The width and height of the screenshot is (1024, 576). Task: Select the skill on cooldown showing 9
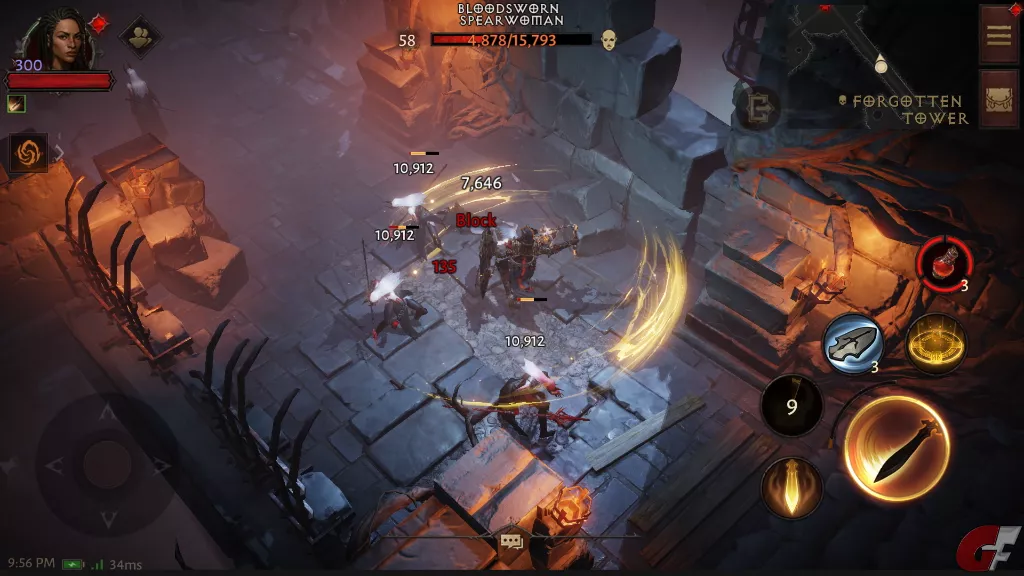(791, 407)
